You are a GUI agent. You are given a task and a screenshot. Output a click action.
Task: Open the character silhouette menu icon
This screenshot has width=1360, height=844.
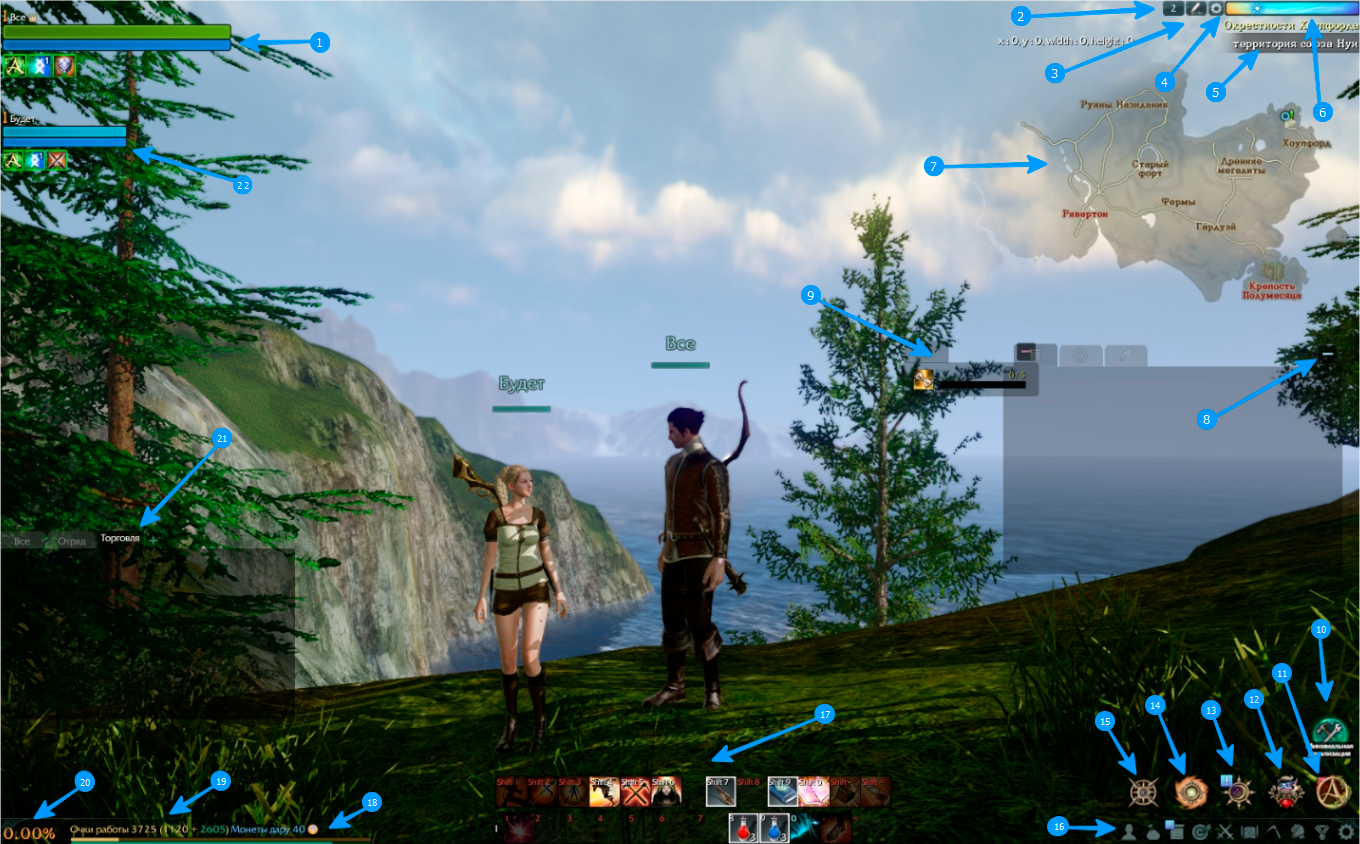[1127, 830]
